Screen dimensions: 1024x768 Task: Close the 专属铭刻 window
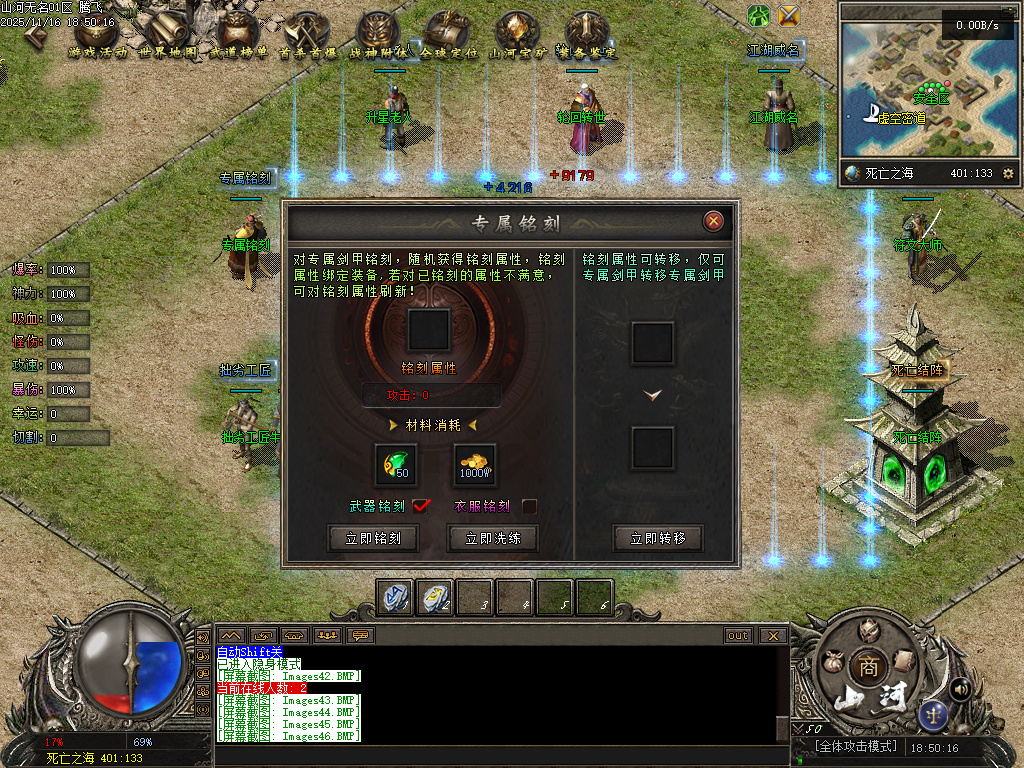(x=713, y=221)
